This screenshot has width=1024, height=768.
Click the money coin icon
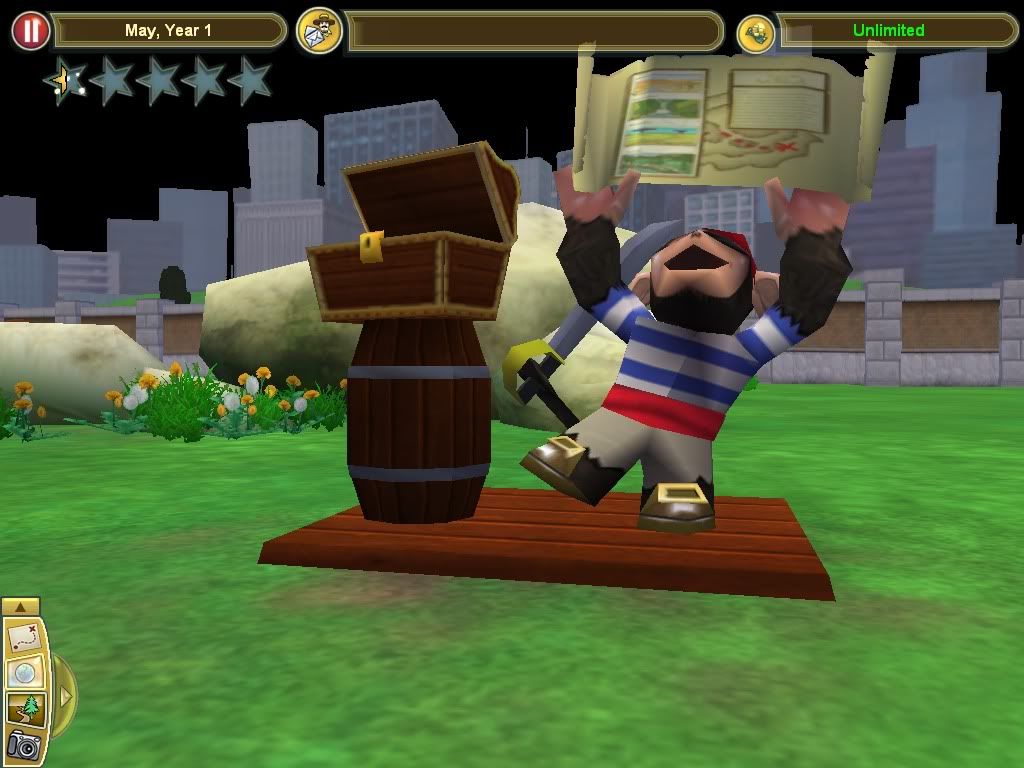click(756, 32)
